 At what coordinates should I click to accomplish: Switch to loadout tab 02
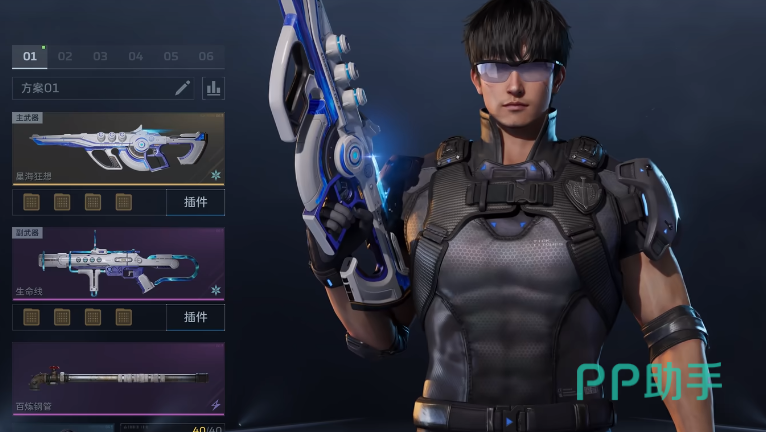click(x=65, y=56)
